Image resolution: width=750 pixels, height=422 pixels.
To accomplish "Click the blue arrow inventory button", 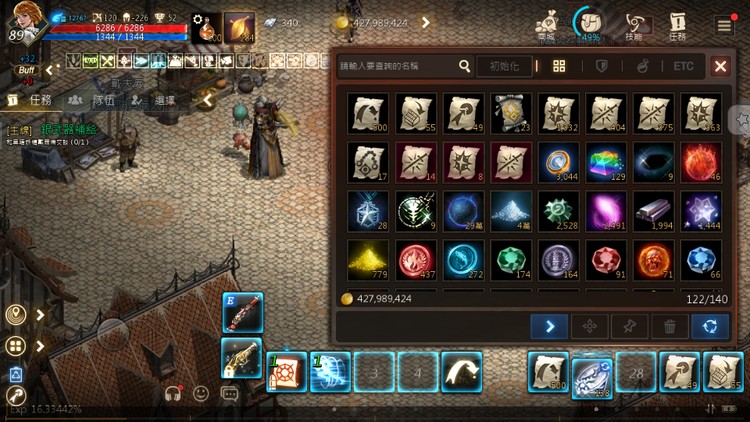I will click(549, 326).
